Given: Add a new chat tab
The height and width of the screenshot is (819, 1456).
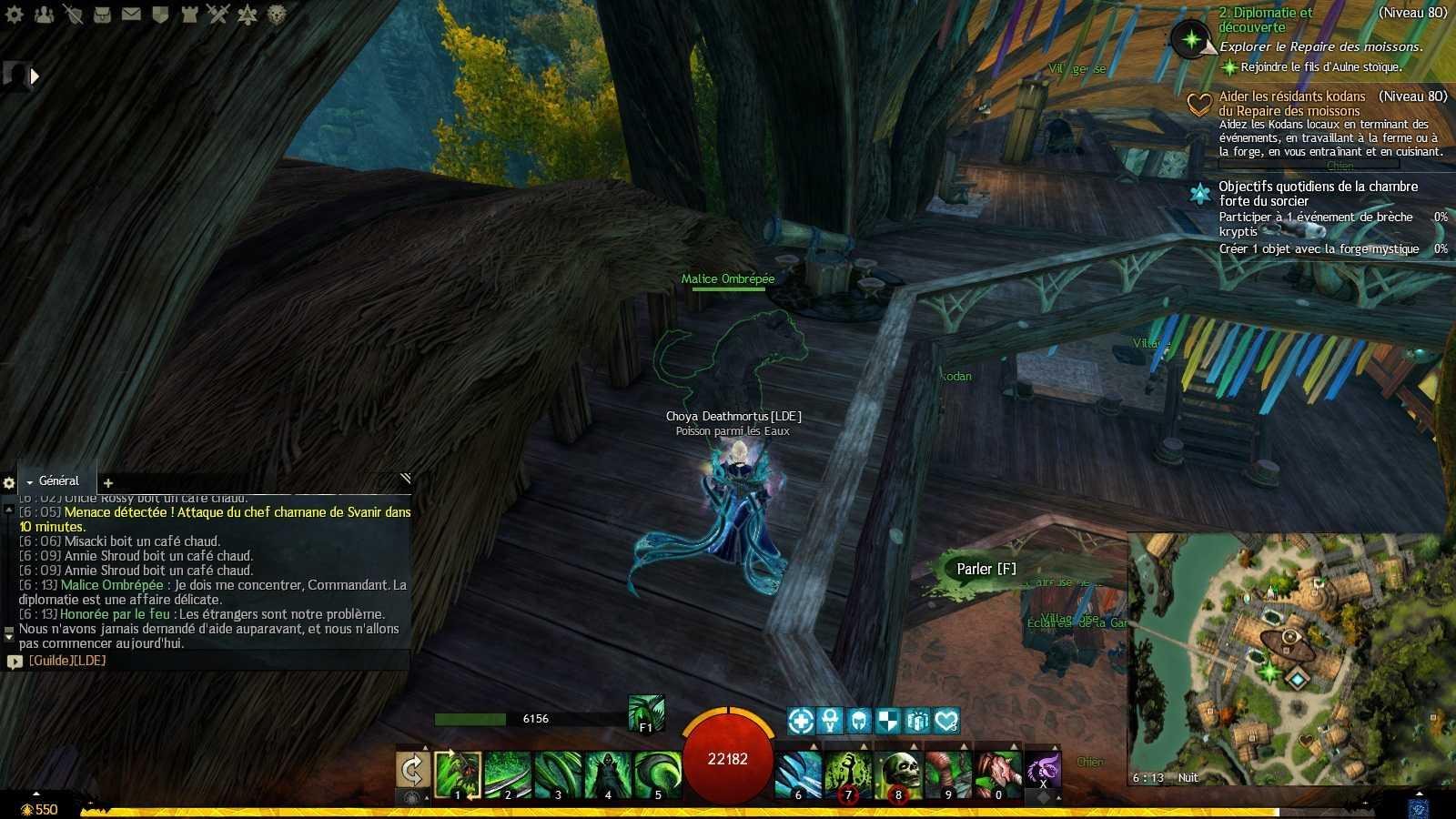Looking at the screenshot, I should (108, 482).
